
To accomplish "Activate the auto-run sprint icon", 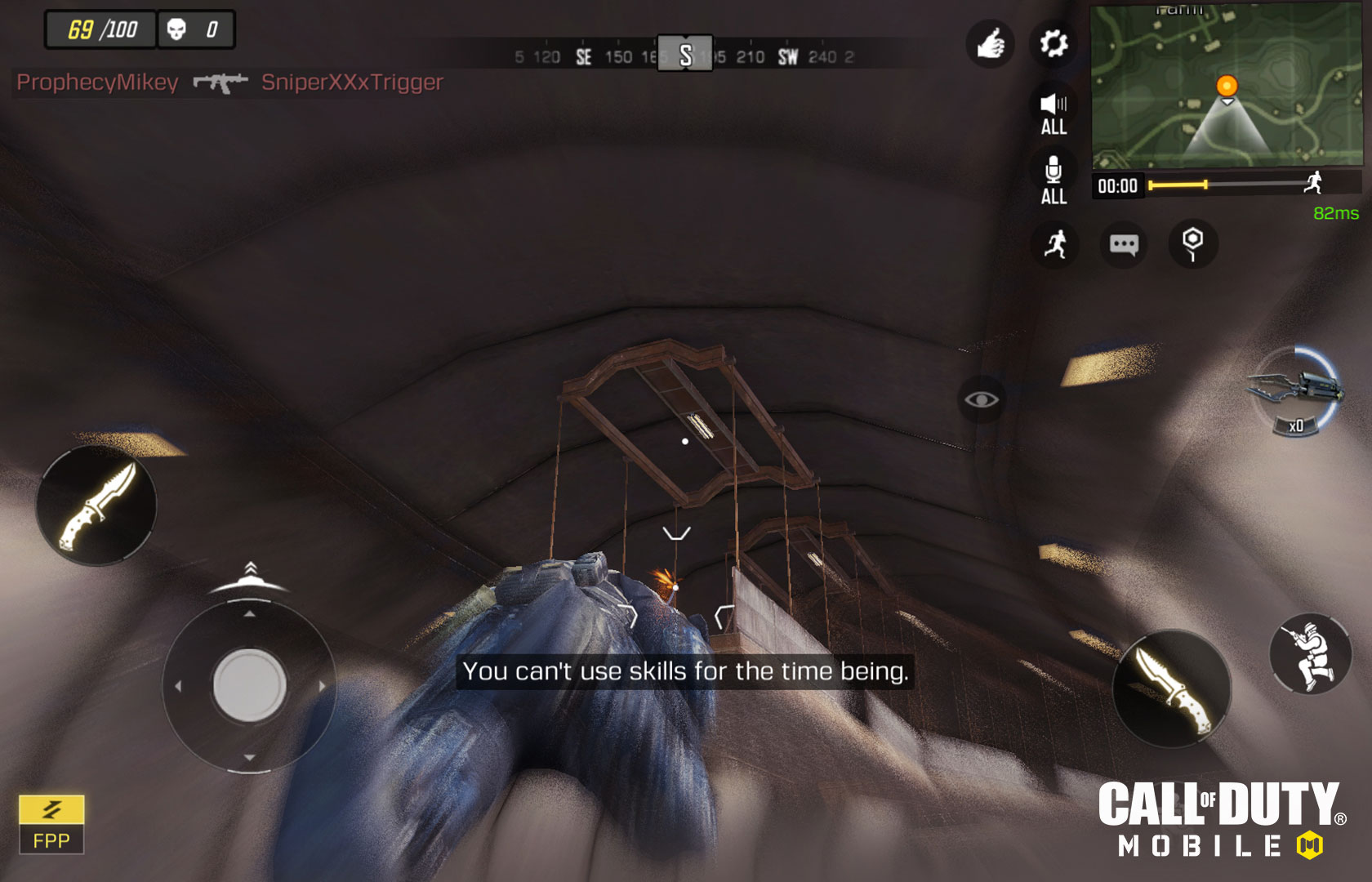I will click(x=1055, y=243).
